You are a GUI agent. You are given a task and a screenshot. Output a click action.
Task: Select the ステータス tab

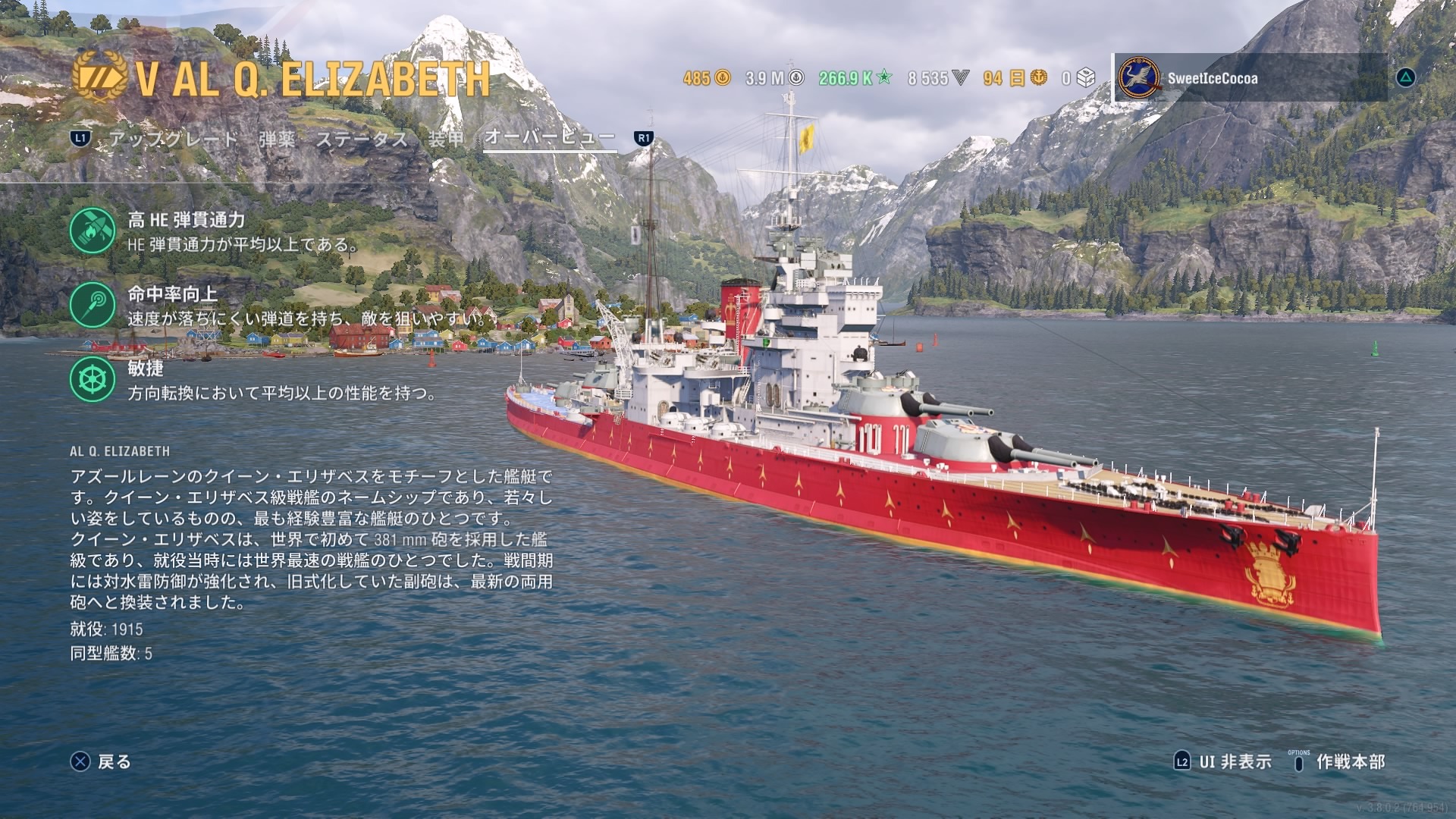coord(362,140)
